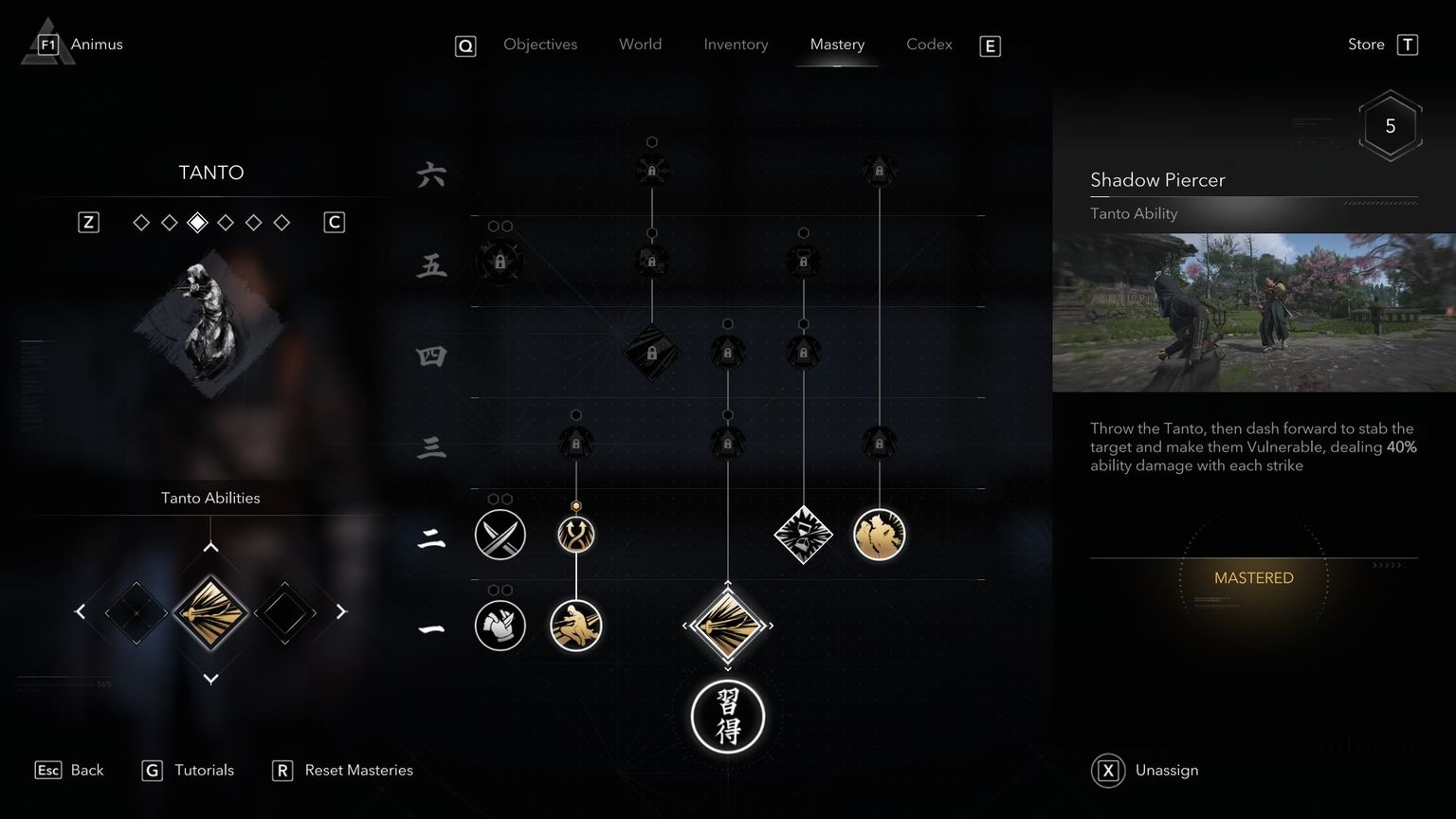Select the locked ability in row five
The width and height of the screenshot is (1456, 819).
click(500, 262)
